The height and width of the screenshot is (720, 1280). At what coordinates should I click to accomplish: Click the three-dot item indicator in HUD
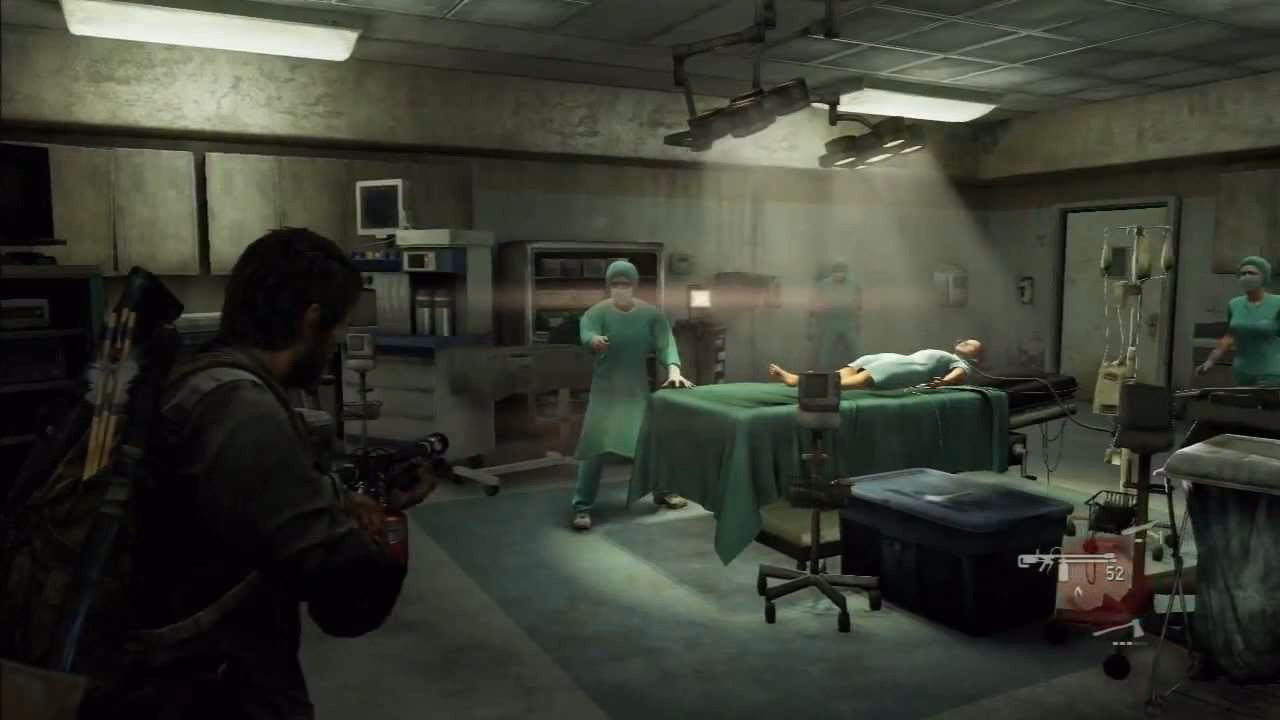[x=1121, y=643]
